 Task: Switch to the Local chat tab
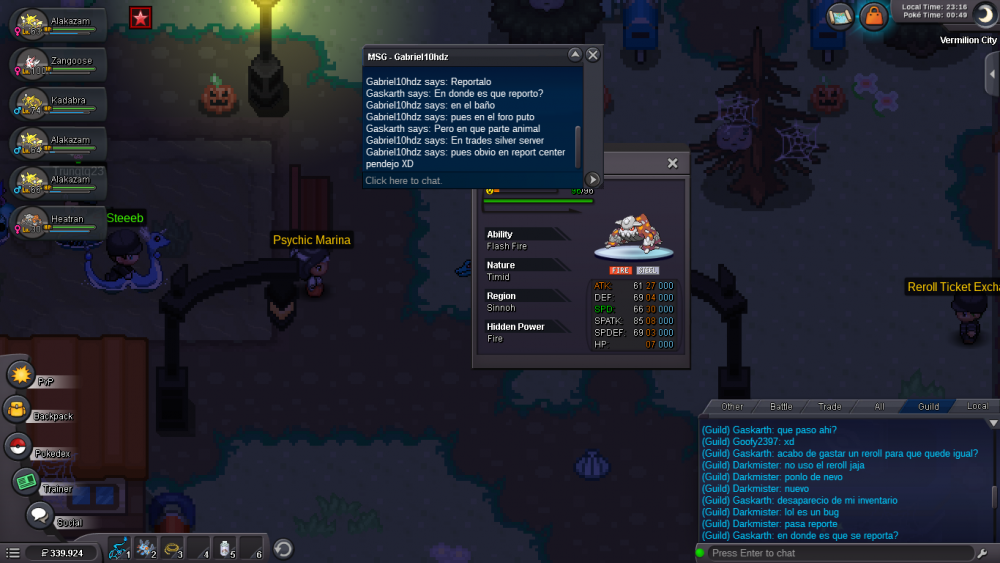click(x=977, y=407)
